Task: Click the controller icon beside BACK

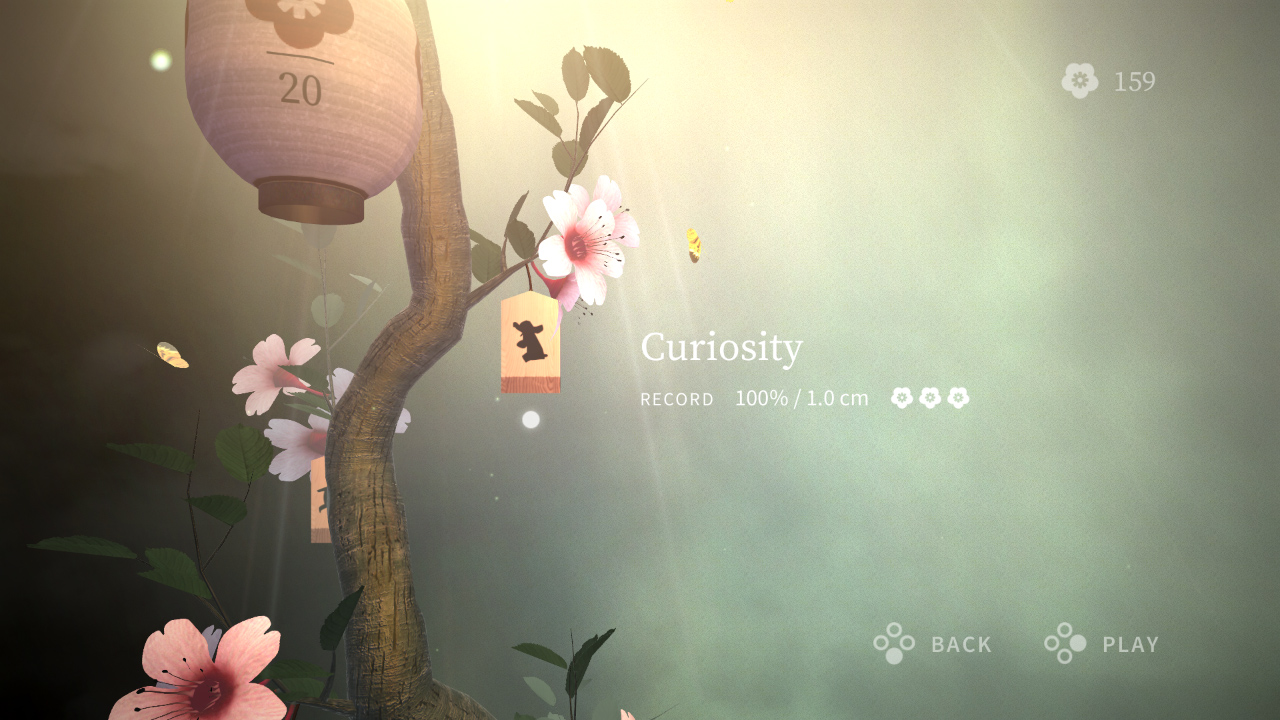Action: pyautogui.click(x=895, y=644)
